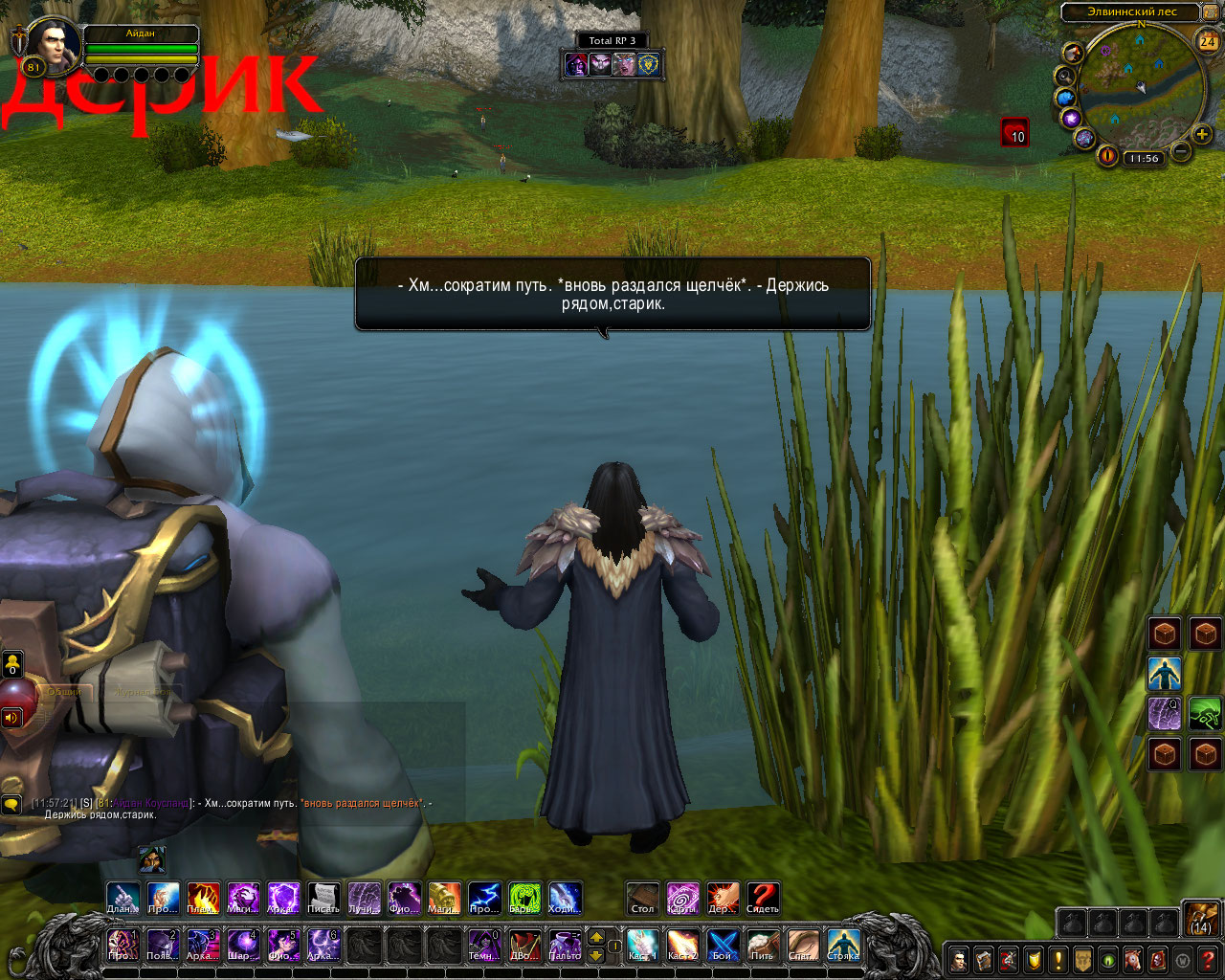Open the red question mark help button

[1209, 959]
